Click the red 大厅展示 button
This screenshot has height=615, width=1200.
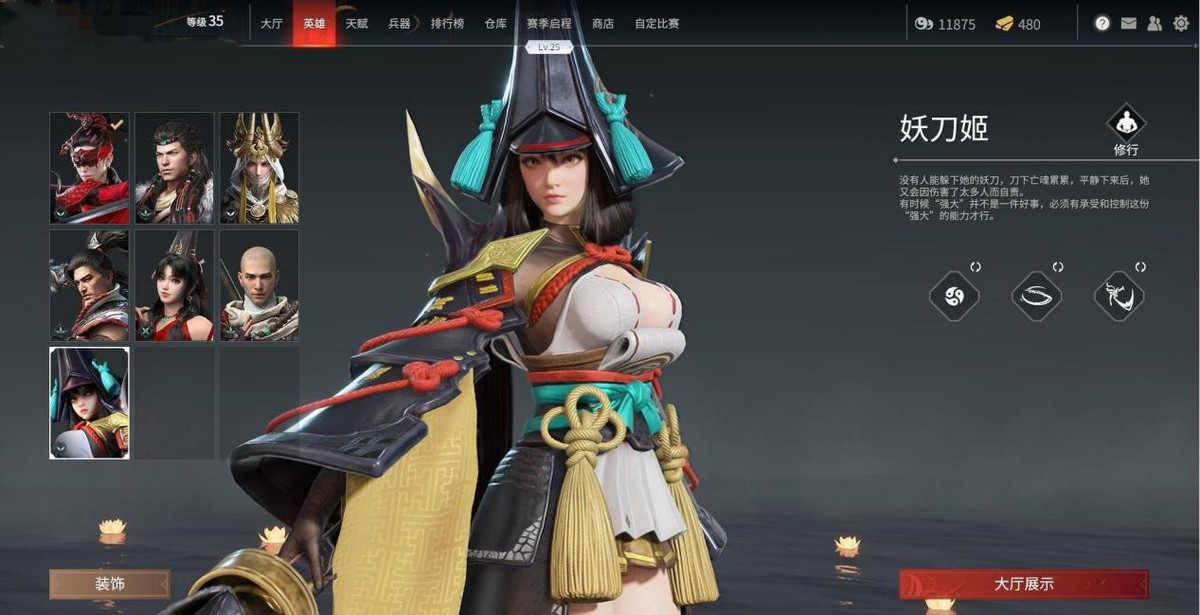(x=1023, y=584)
